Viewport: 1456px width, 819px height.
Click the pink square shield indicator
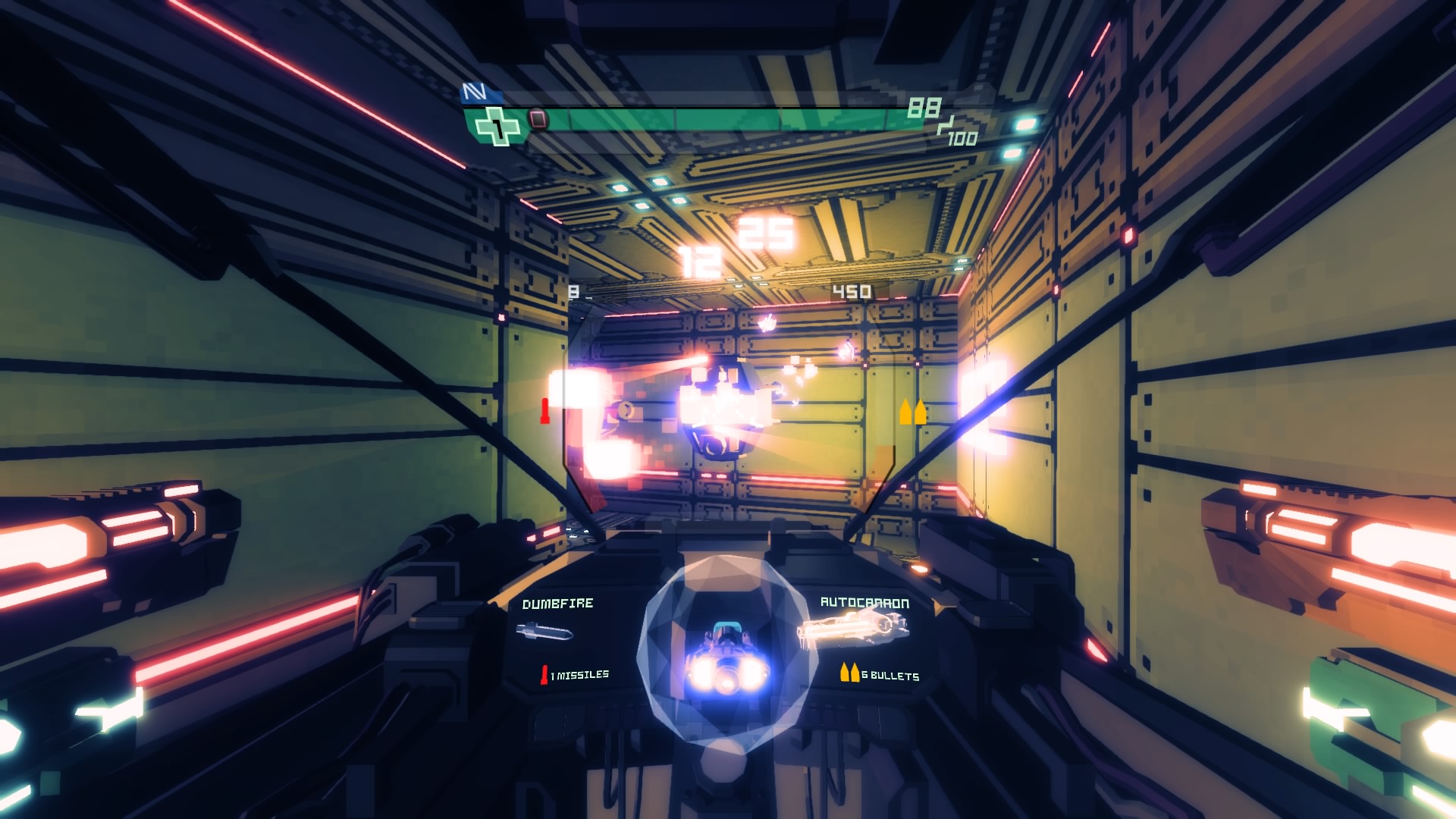pos(538,120)
